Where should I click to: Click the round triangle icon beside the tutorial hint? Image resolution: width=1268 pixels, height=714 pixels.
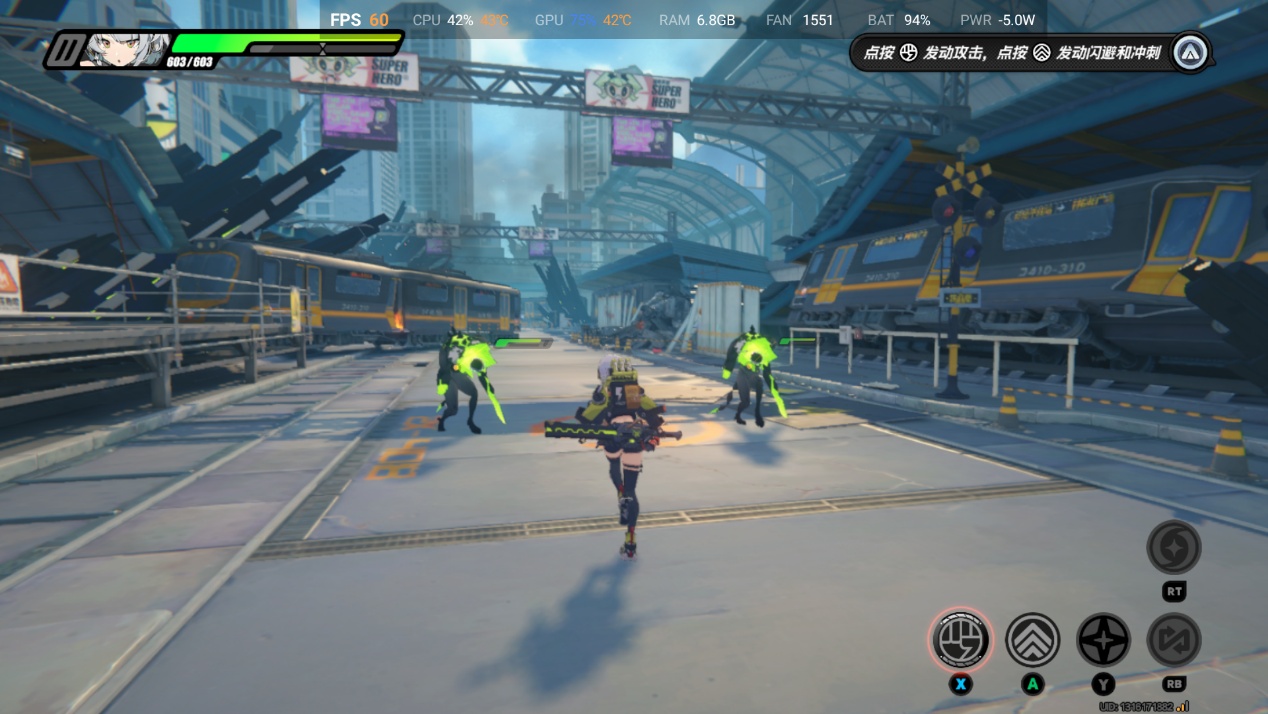(1191, 52)
